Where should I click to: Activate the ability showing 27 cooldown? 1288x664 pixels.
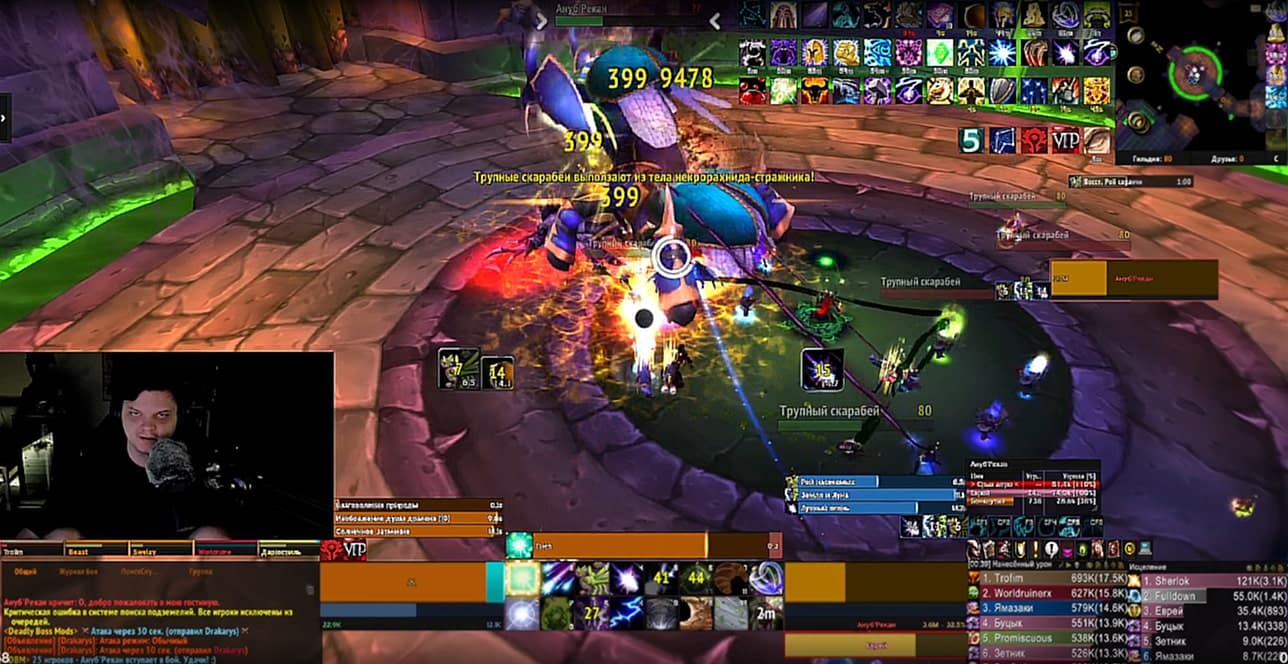[592, 613]
